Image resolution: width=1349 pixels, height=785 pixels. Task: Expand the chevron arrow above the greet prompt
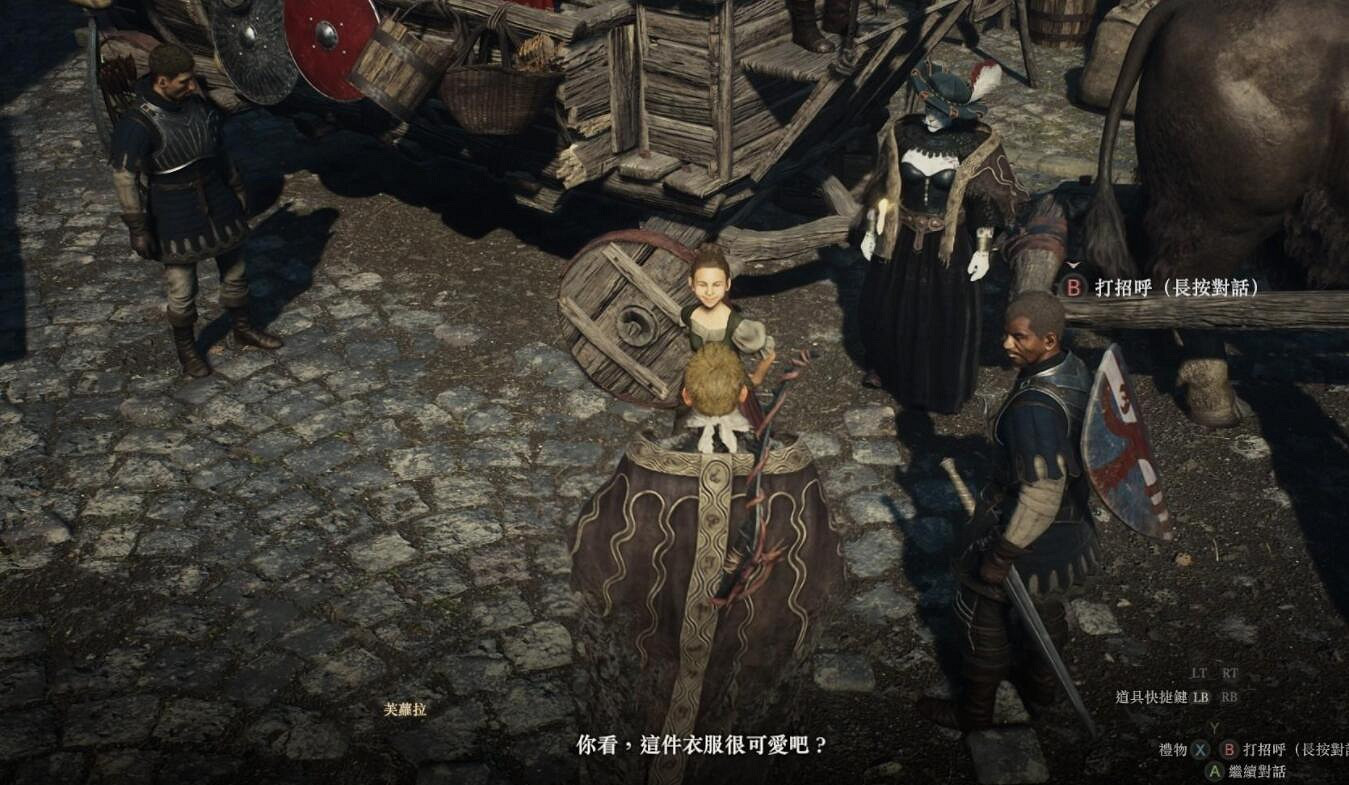1075,266
